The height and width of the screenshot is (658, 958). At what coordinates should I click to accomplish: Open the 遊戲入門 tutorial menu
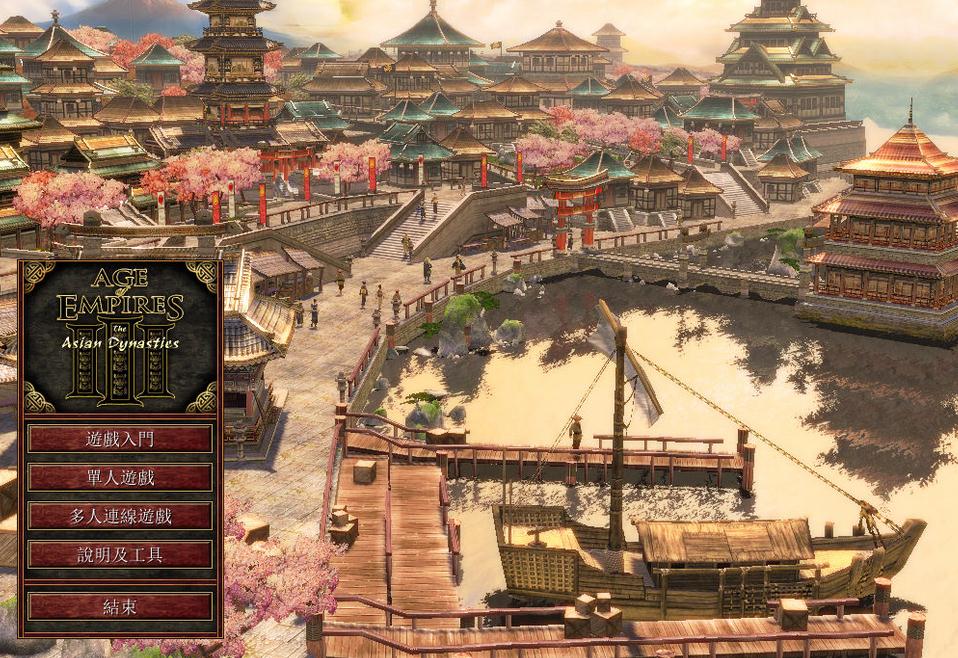click(120, 439)
